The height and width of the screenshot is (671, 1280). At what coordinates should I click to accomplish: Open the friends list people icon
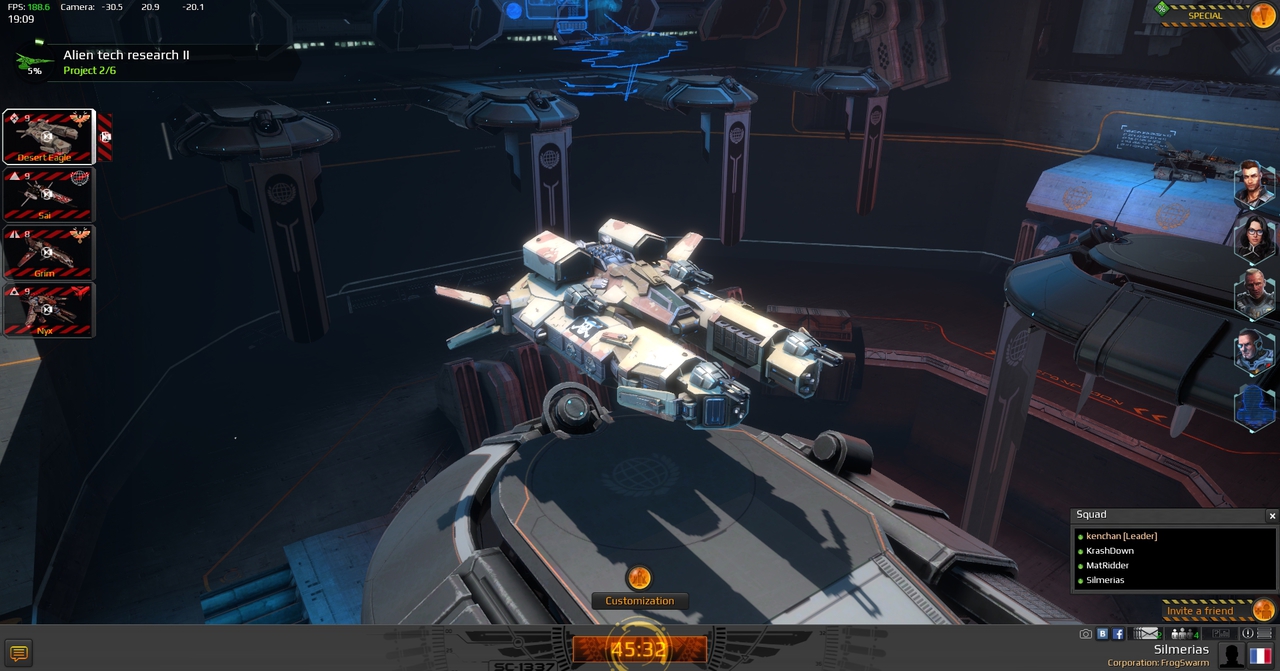pos(1183,634)
